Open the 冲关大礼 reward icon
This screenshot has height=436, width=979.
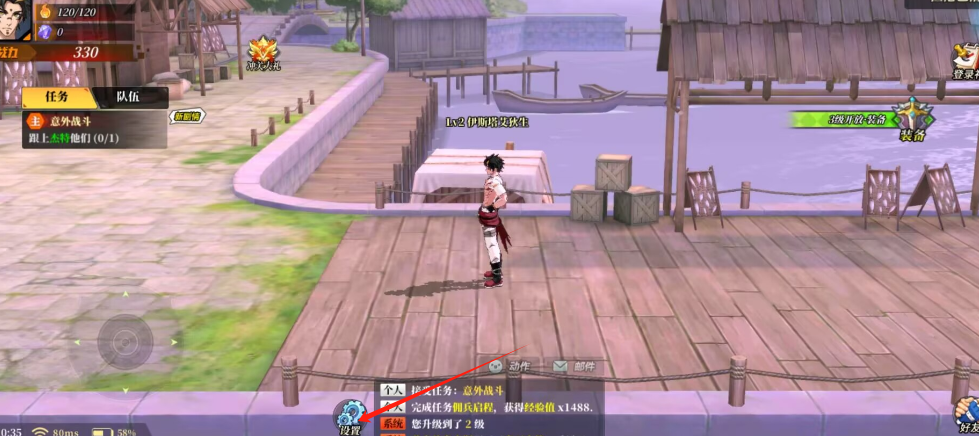point(264,53)
